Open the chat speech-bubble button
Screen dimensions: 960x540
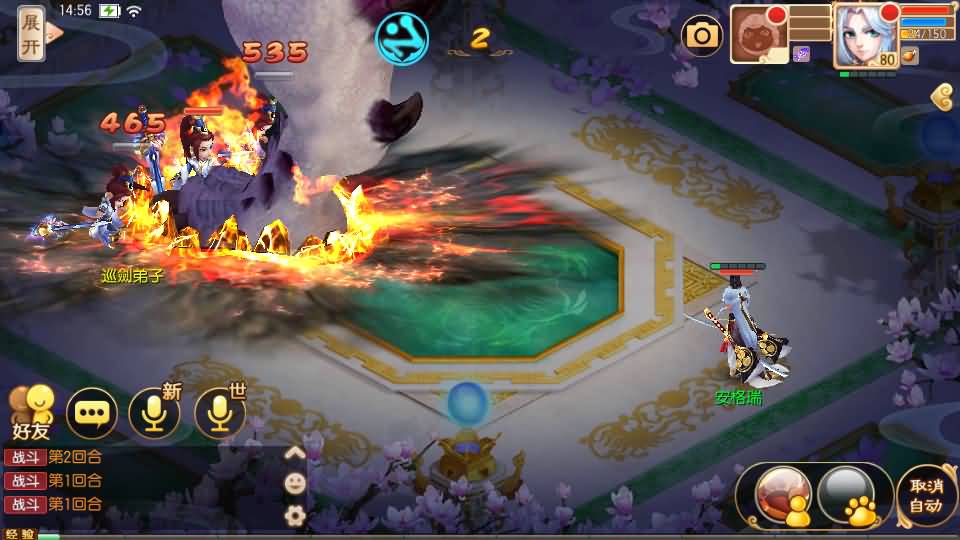pyautogui.click(x=92, y=412)
